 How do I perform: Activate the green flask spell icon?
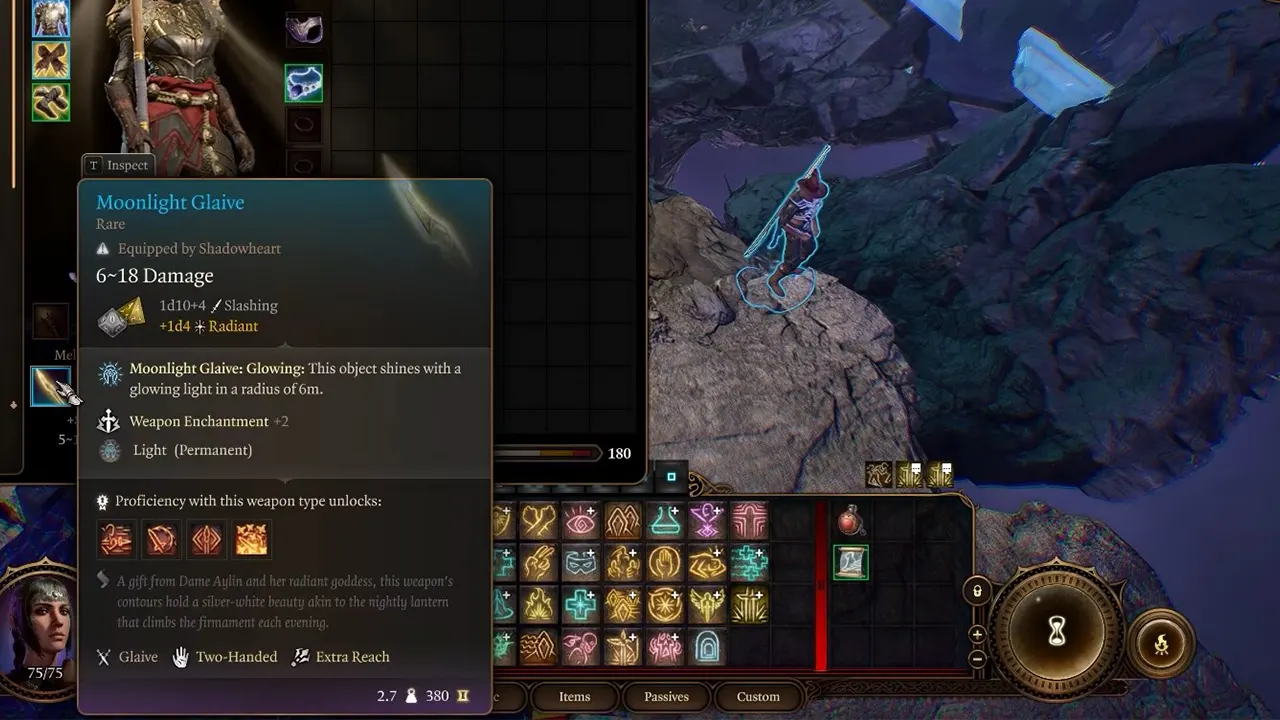(665, 520)
